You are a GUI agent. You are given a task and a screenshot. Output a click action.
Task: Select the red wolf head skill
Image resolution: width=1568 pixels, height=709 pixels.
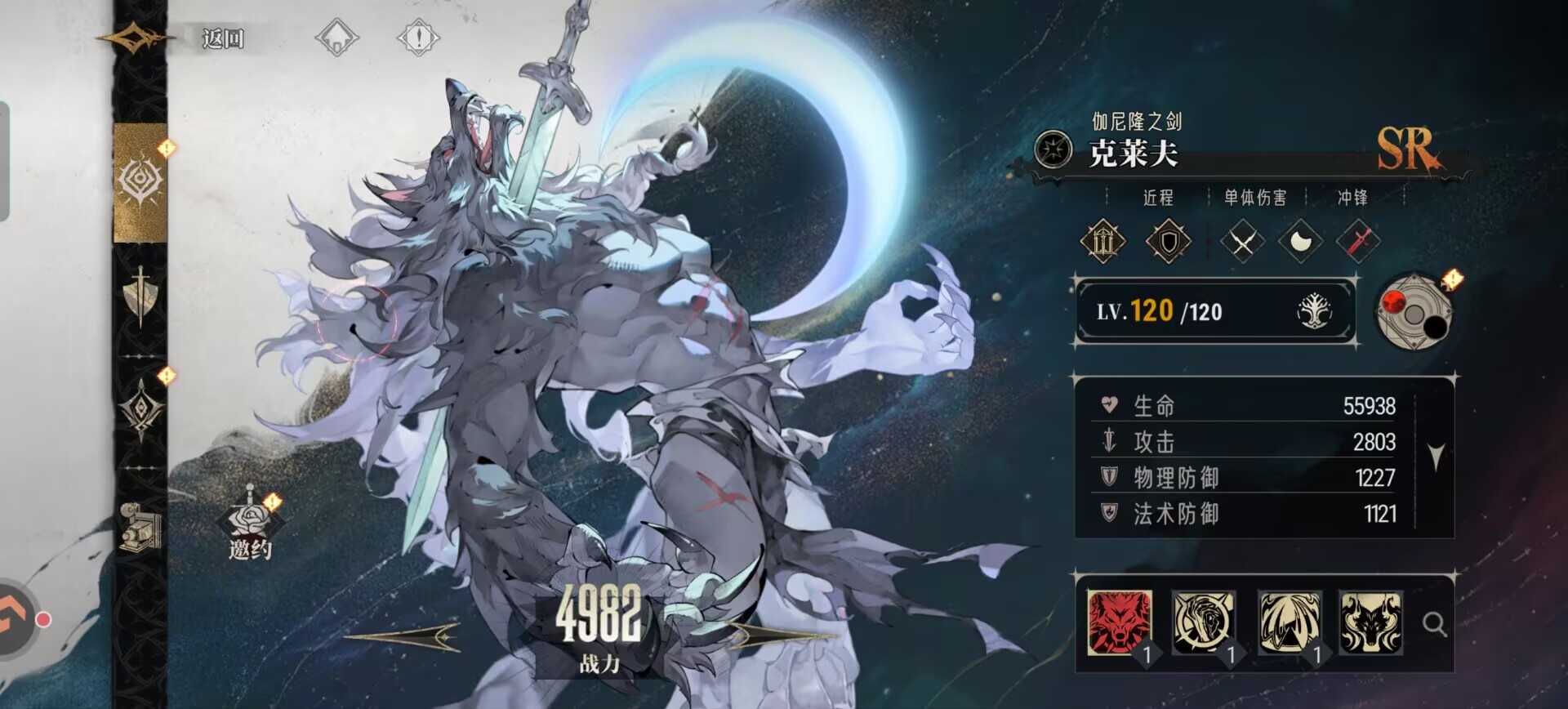(1120, 622)
